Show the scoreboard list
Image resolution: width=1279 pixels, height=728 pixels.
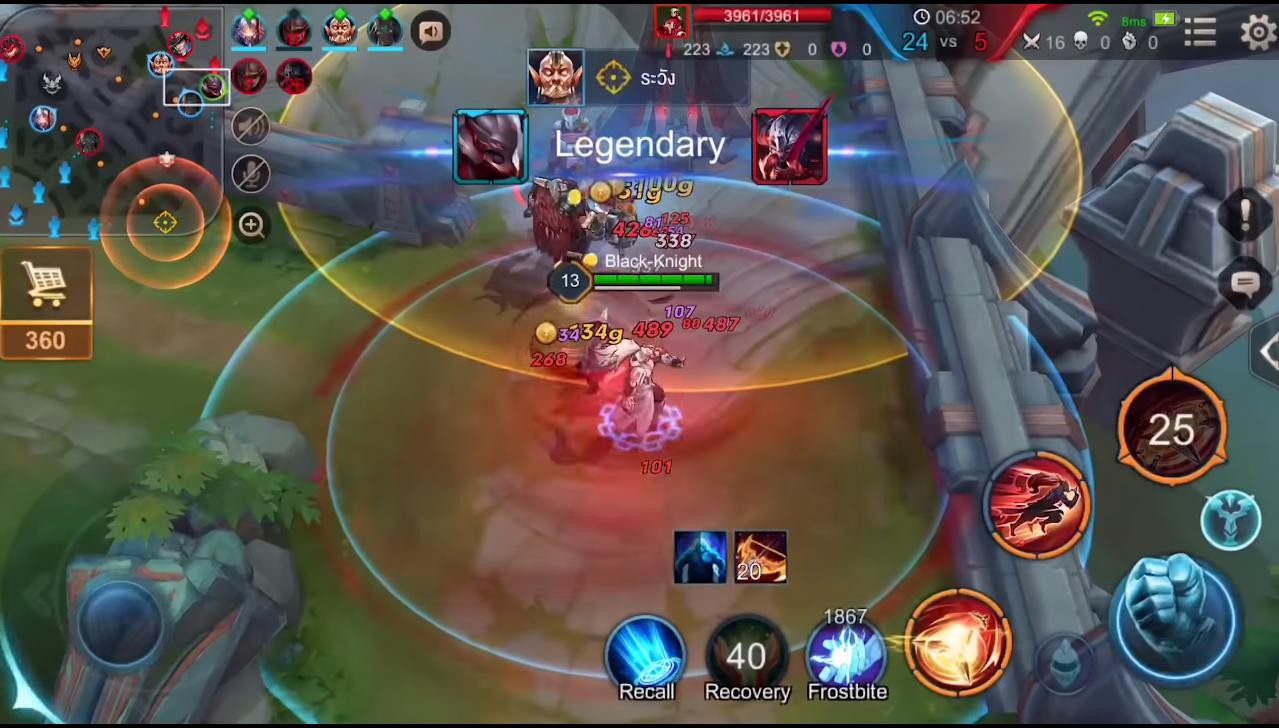[1200, 33]
